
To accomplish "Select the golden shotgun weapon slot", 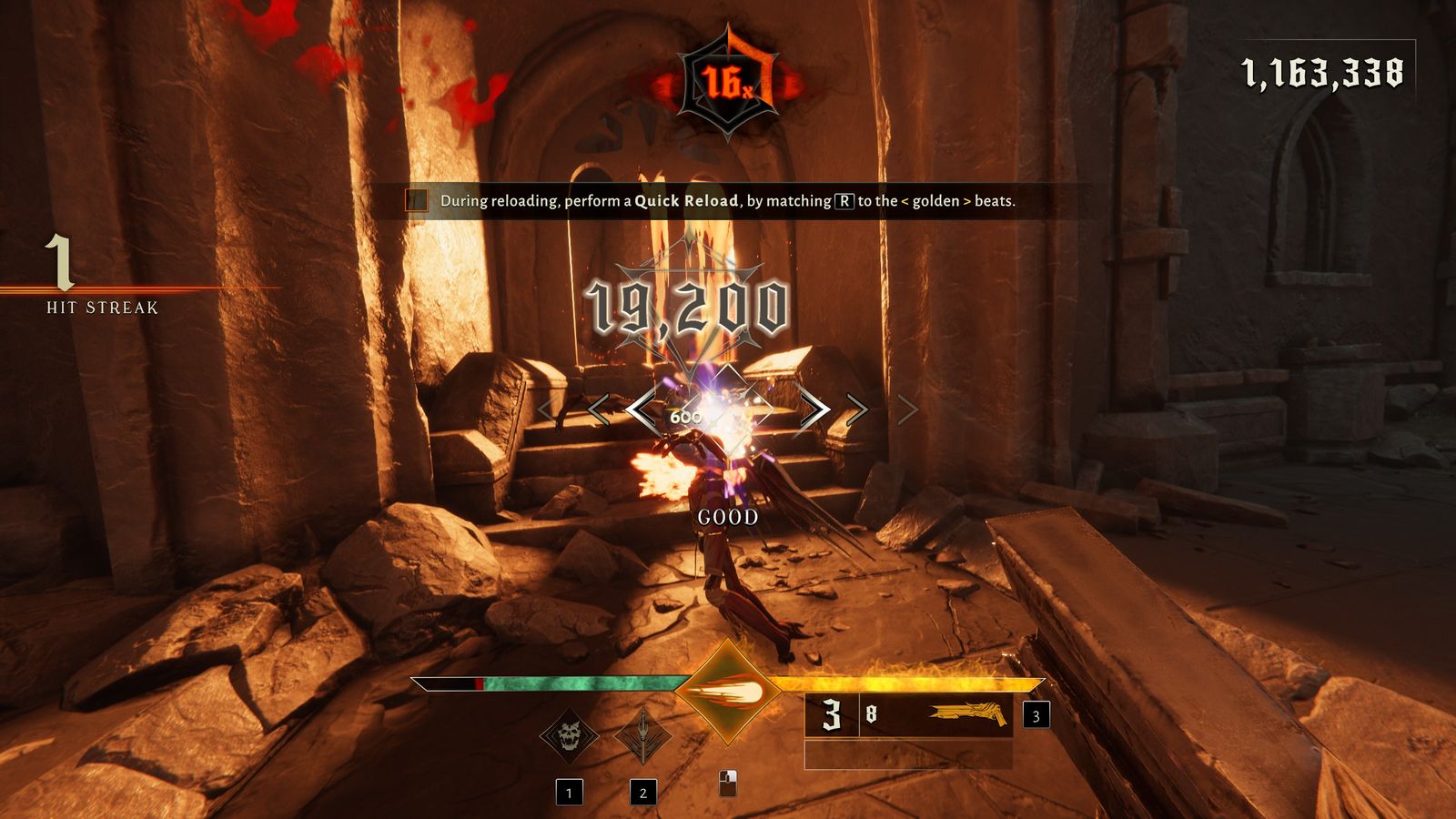I will (x=967, y=714).
